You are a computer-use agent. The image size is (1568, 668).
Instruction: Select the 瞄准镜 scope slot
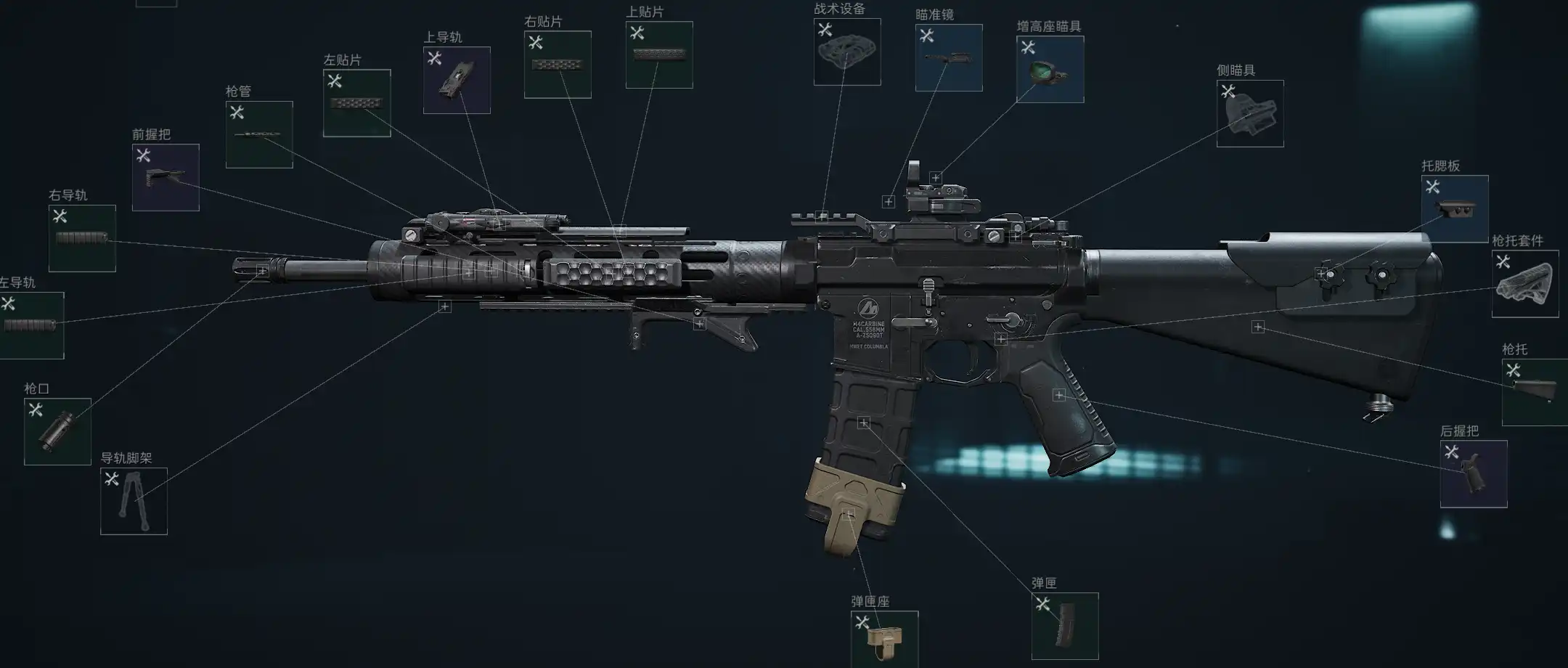pos(949,57)
